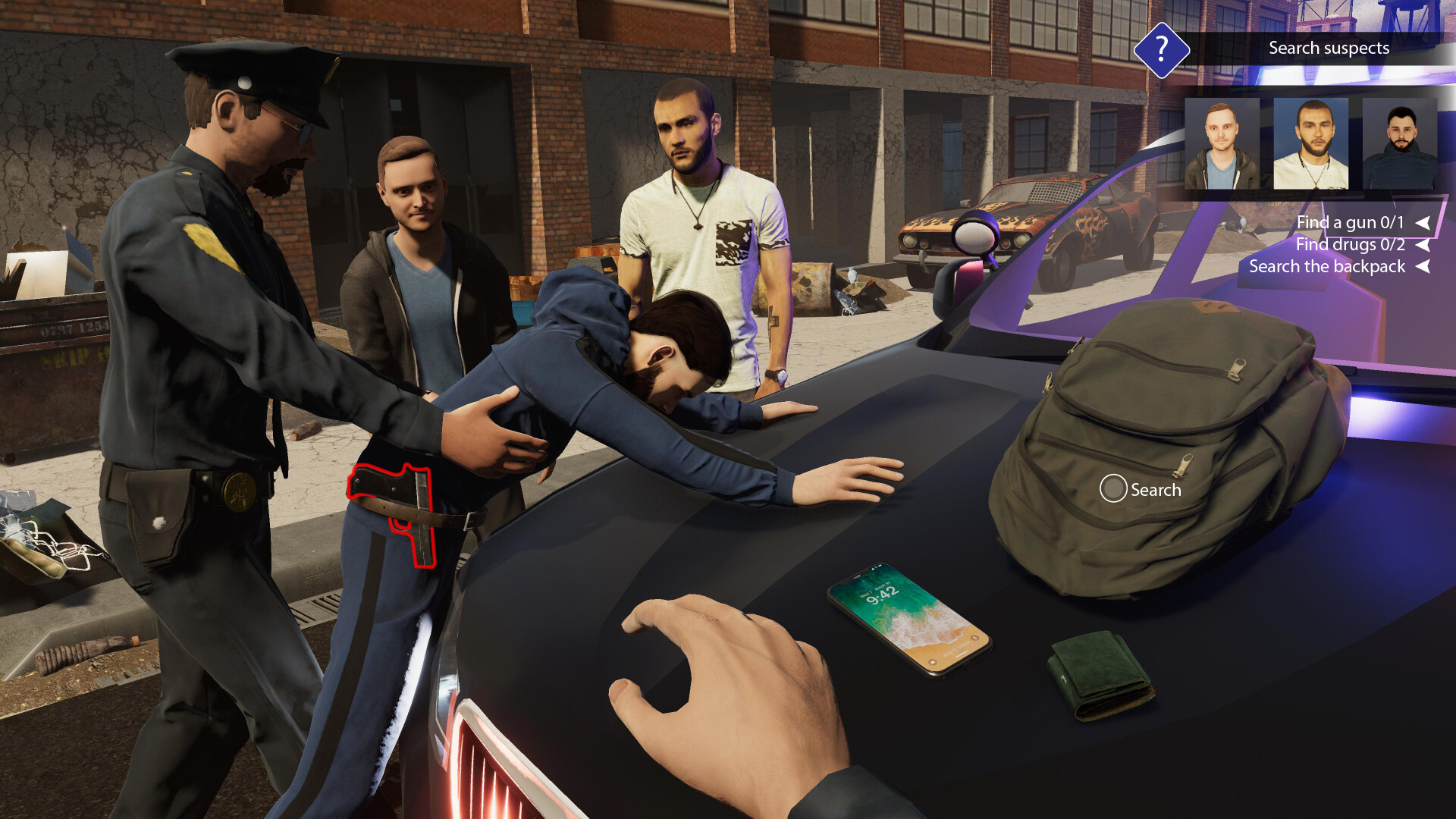Toggle the Search the backpack objective
1456x819 pixels.
click(1327, 267)
